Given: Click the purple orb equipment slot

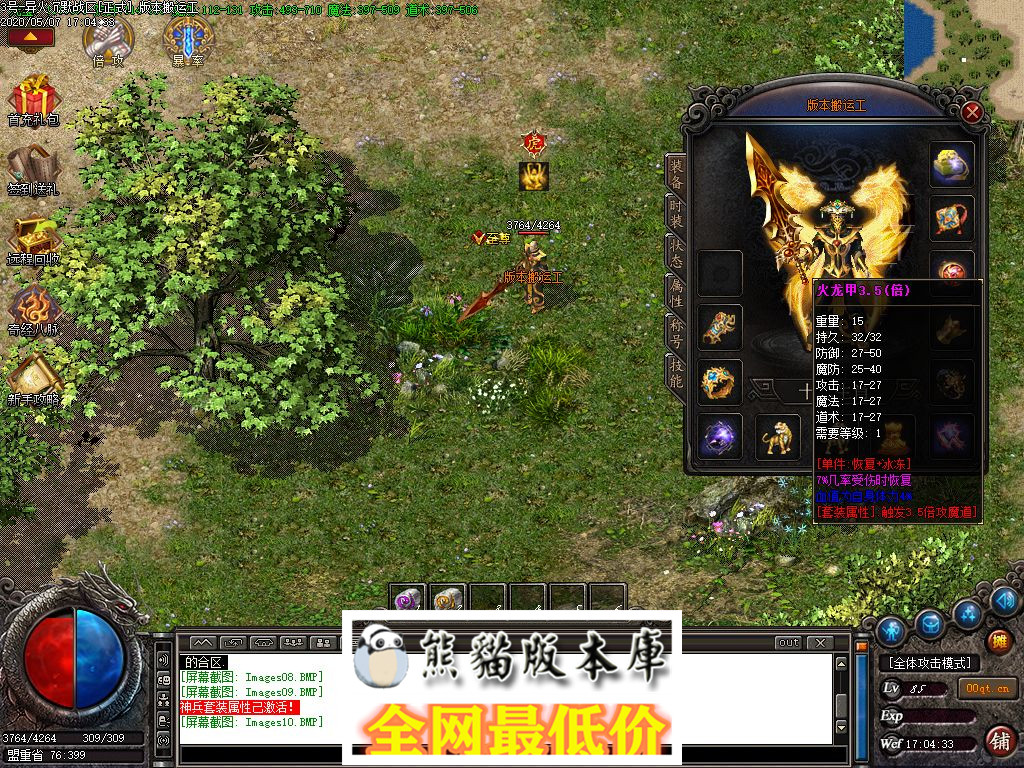Looking at the screenshot, I should (719, 437).
